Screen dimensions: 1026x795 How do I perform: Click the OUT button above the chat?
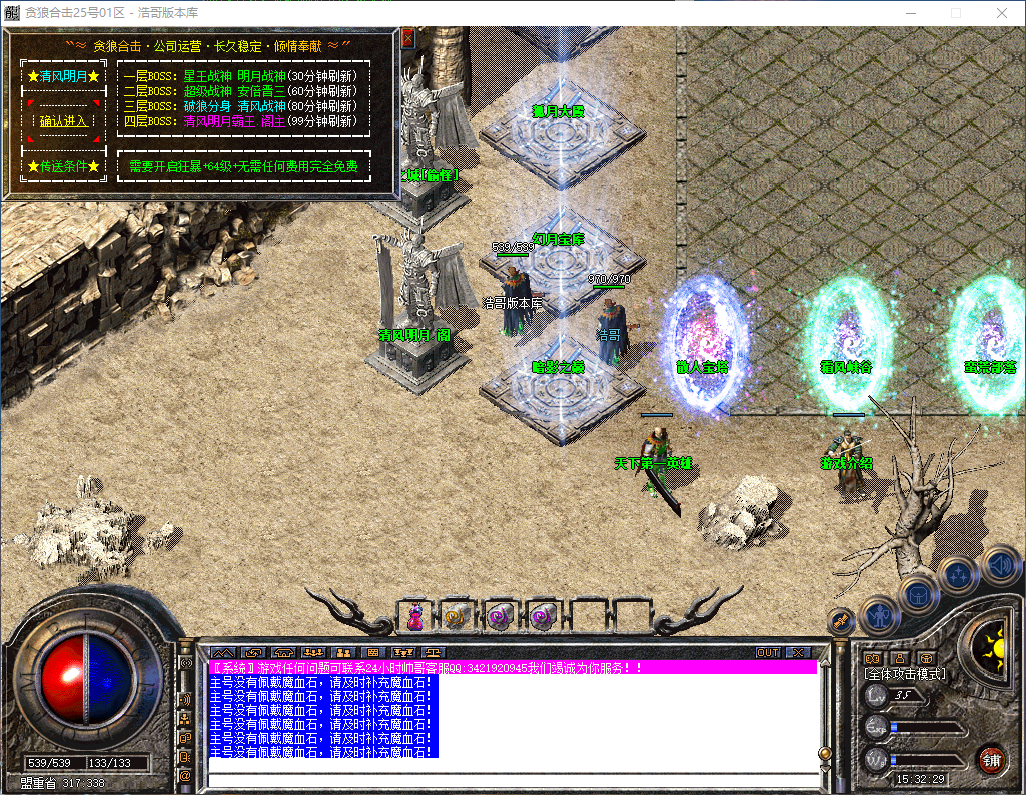767,652
